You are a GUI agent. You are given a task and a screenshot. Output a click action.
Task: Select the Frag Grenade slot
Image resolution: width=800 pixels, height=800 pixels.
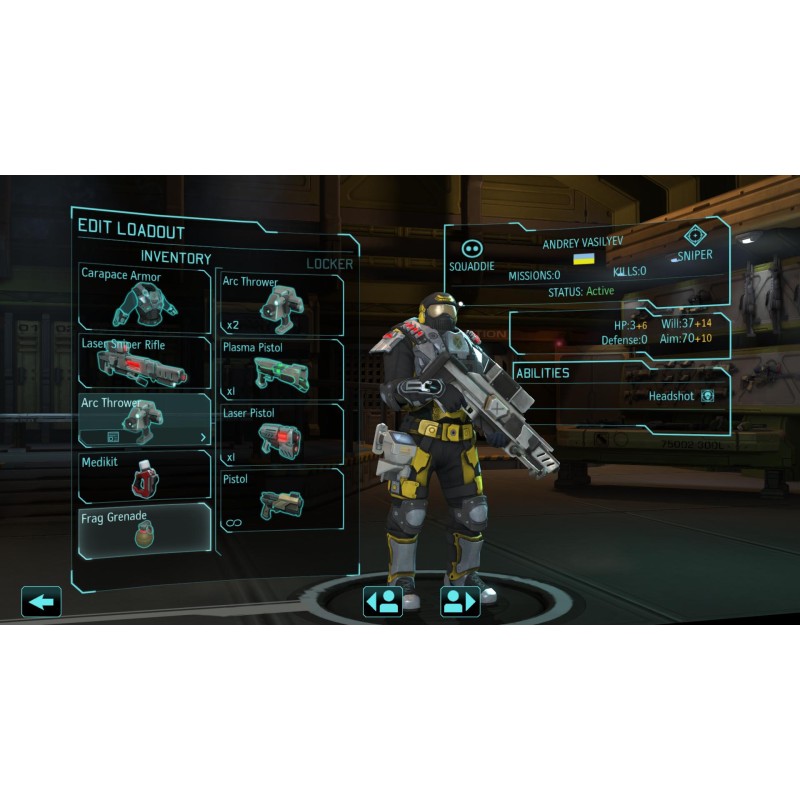coord(145,531)
